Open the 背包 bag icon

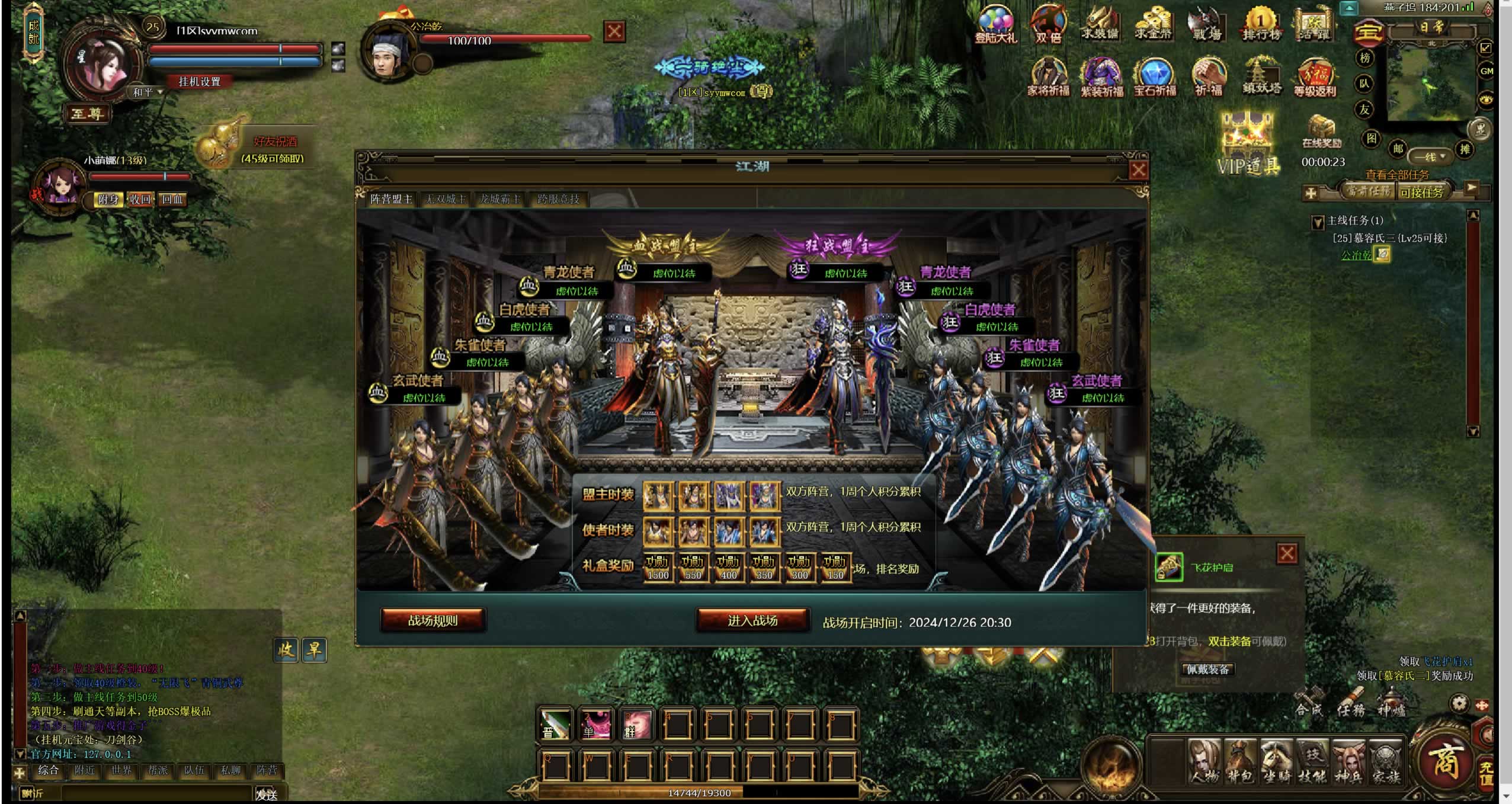[x=1240, y=762]
